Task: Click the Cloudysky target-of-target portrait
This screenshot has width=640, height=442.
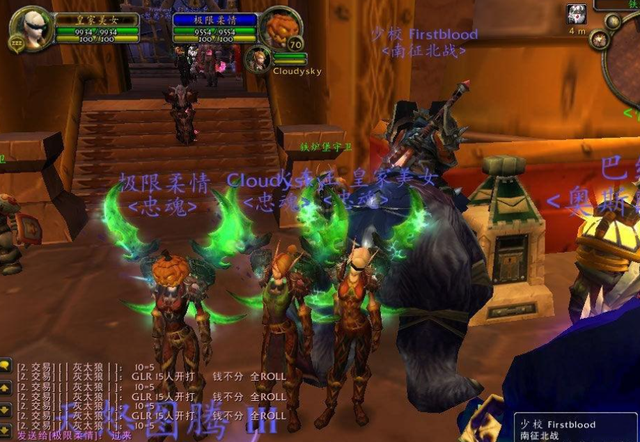Action: click(x=258, y=57)
